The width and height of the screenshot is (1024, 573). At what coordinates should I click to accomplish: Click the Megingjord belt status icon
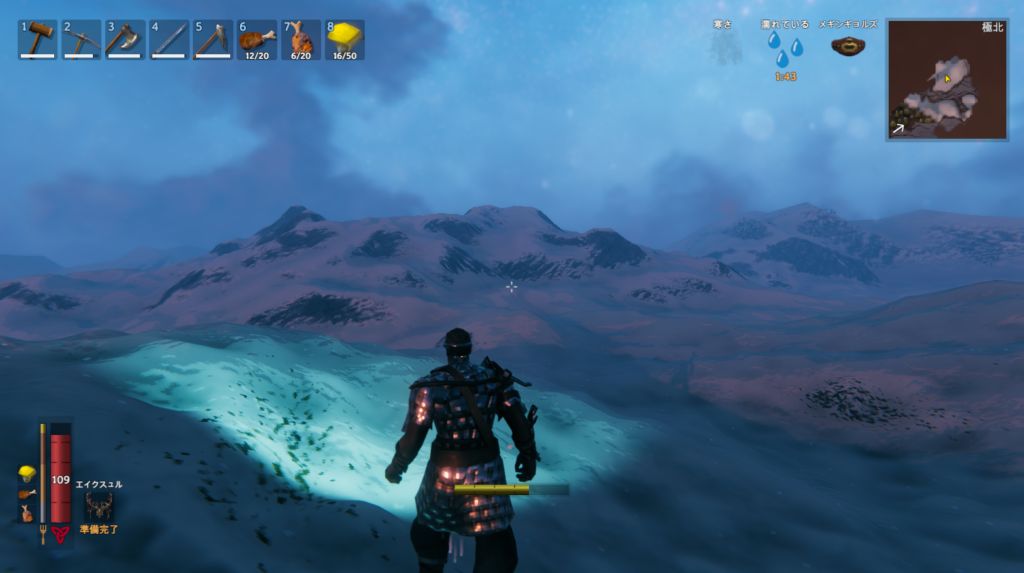point(849,46)
